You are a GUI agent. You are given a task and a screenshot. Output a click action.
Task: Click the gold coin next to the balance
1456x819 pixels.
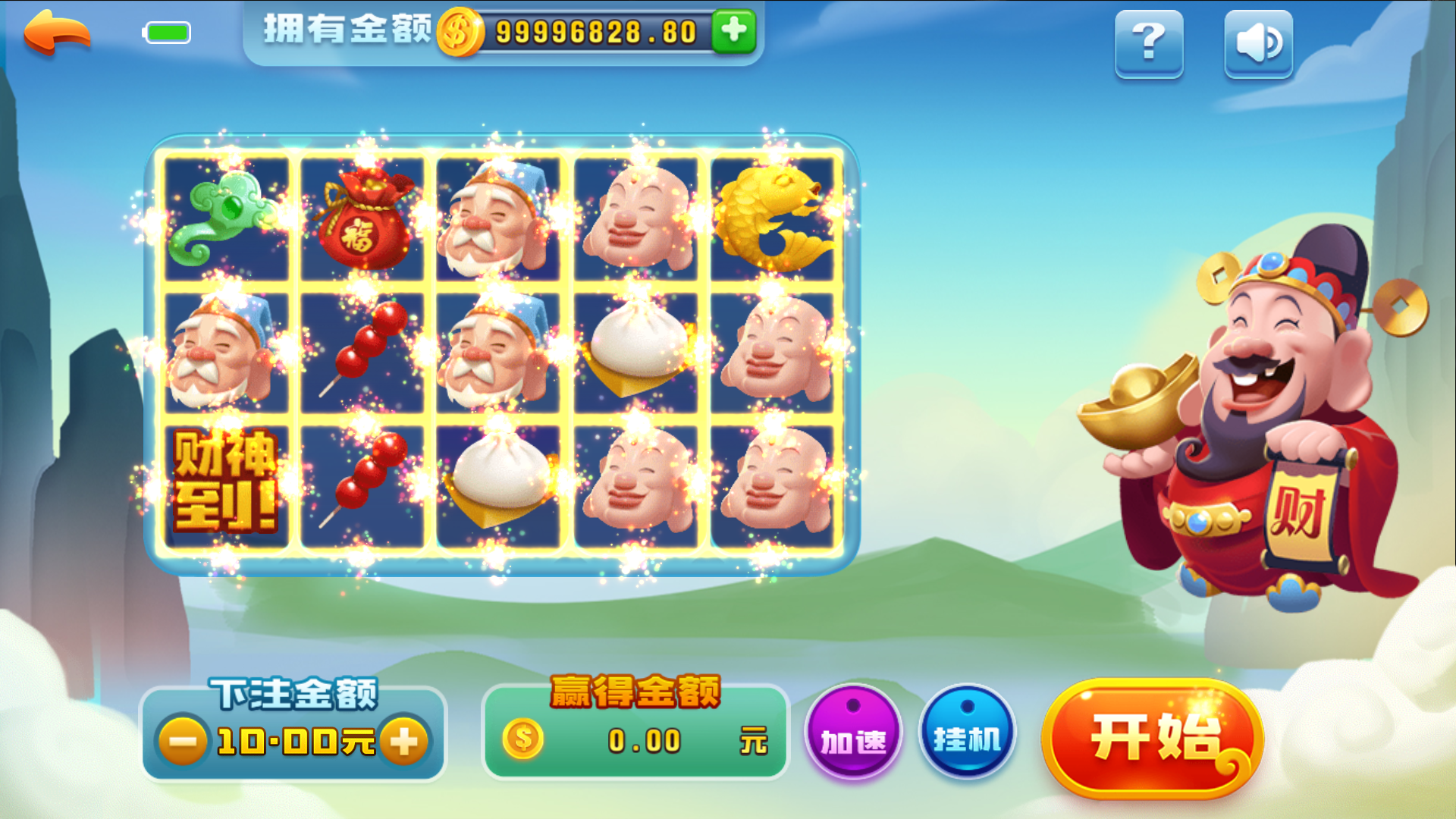pyautogui.click(x=458, y=32)
